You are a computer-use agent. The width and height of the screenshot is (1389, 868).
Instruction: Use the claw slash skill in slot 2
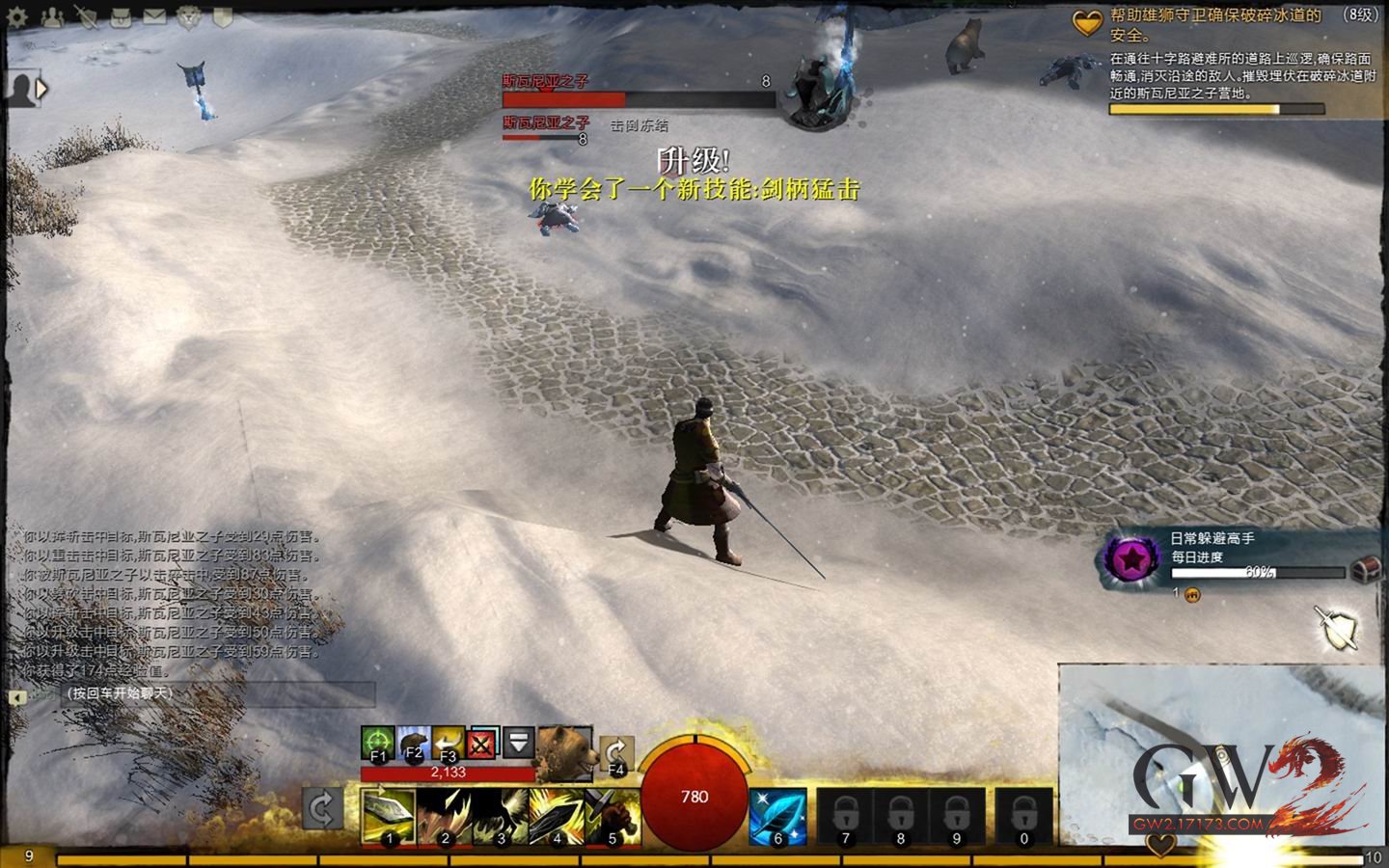pos(445,816)
